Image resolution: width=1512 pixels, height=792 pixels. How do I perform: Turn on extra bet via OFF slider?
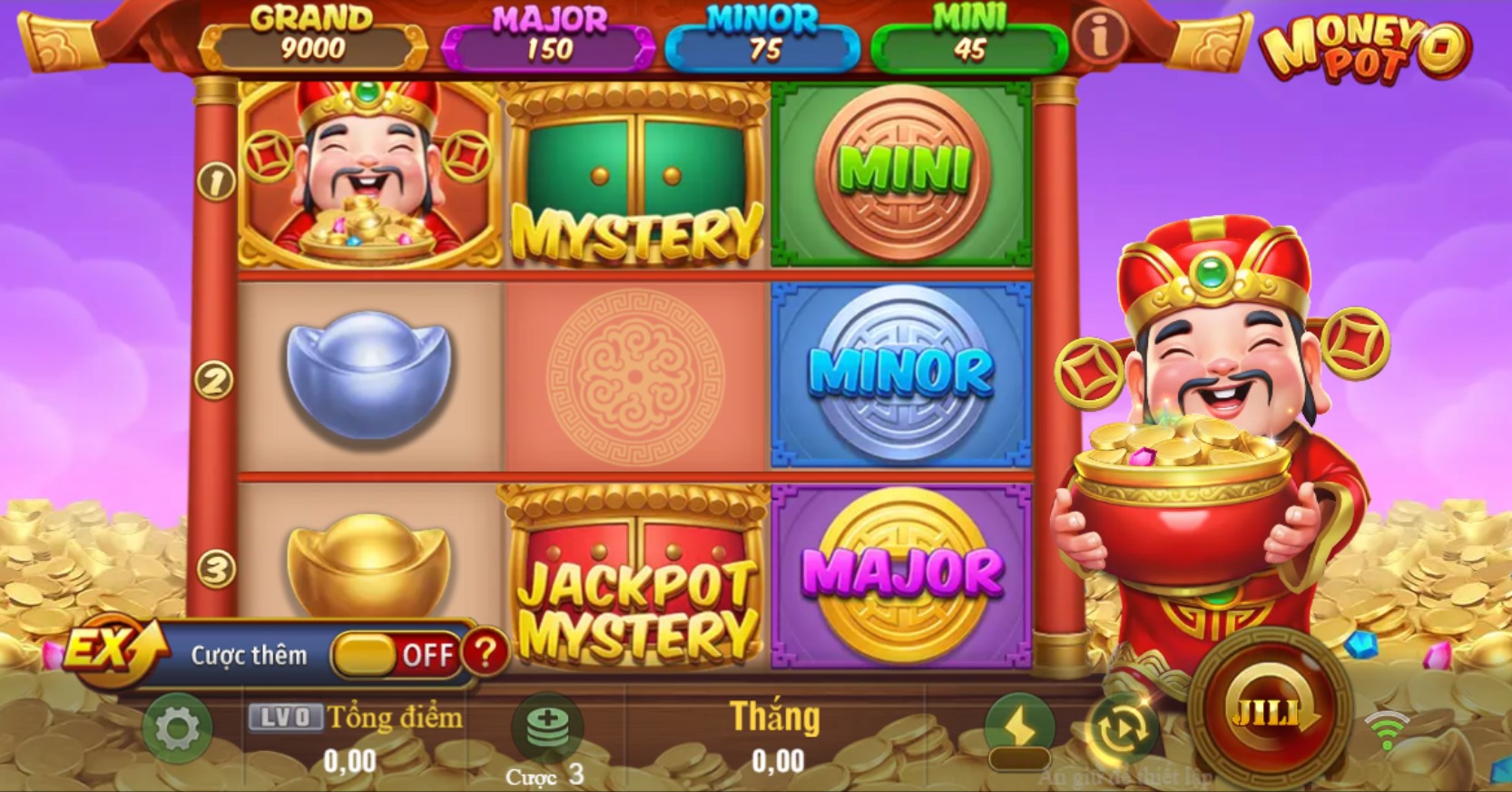395,653
